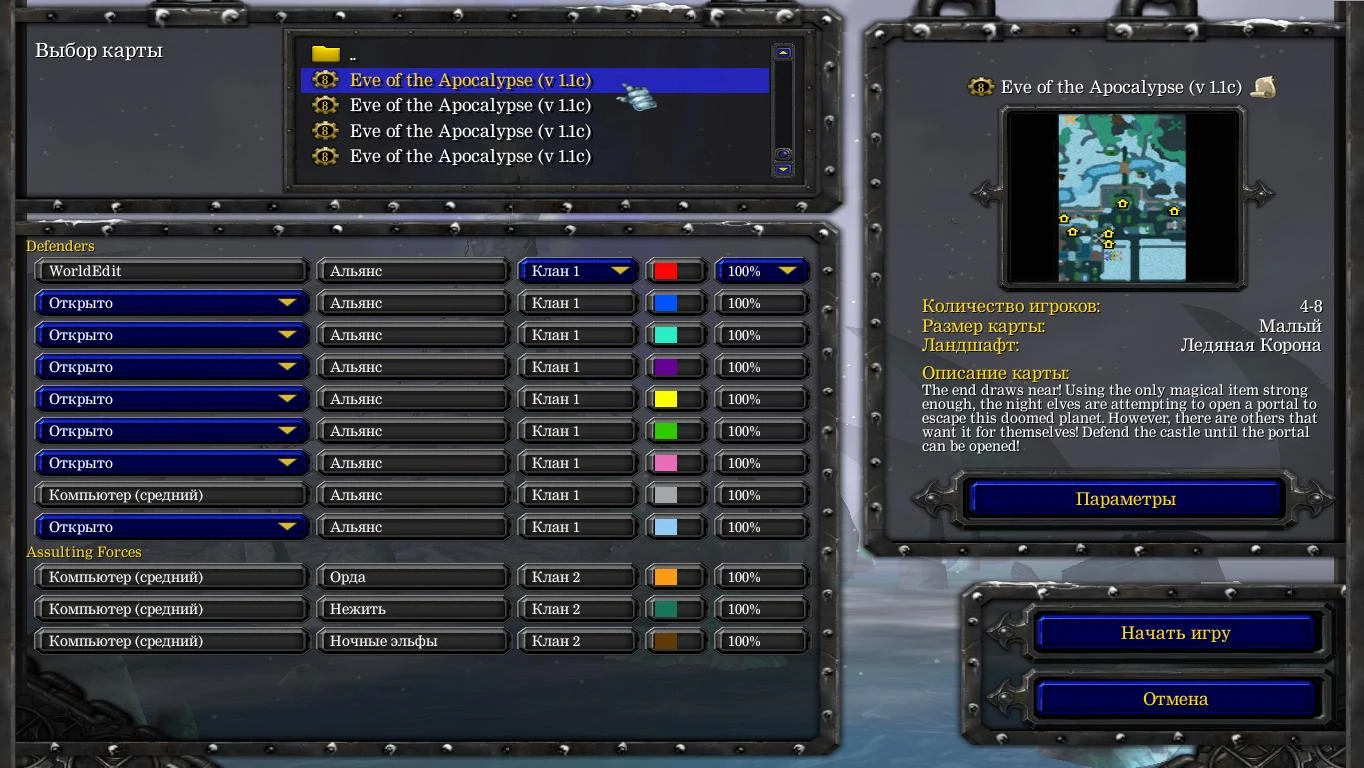Click the orange color swatch of the Horde slot
This screenshot has width=1364, height=768.
[x=668, y=576]
